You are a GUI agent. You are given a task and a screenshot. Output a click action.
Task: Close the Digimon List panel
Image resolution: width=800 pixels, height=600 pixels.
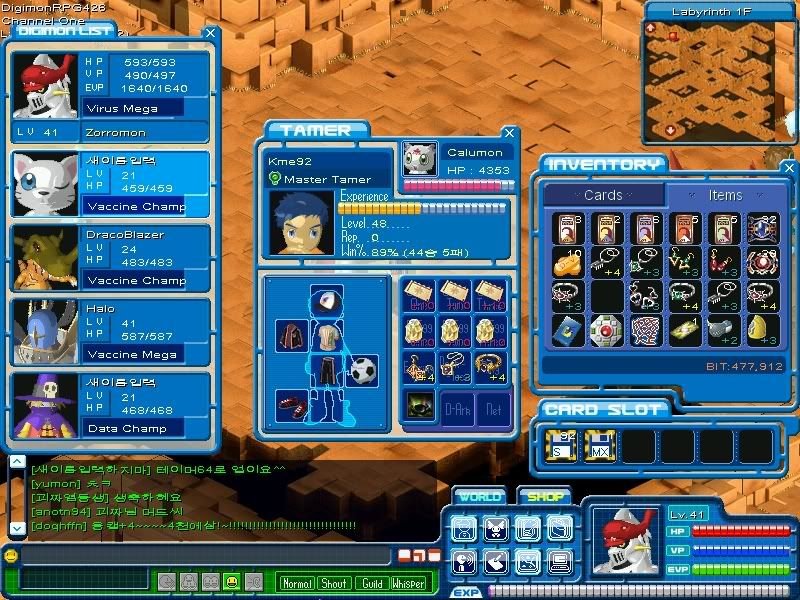210,33
